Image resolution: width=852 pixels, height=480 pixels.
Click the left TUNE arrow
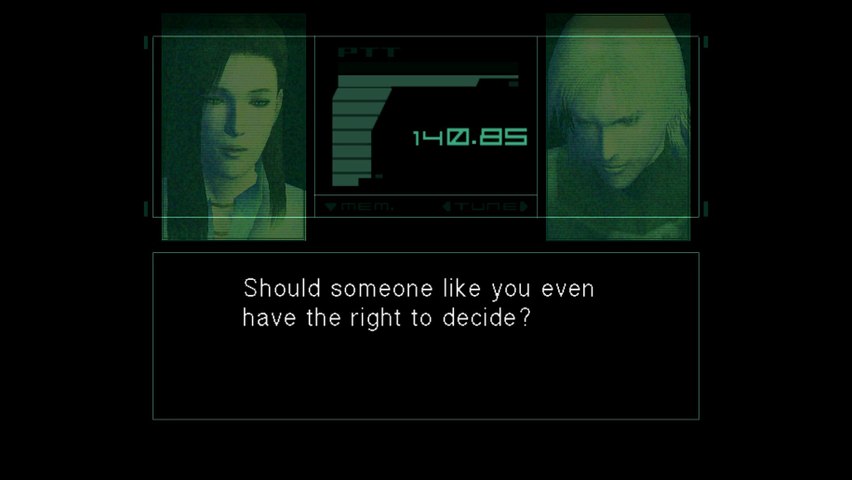[x=449, y=207]
